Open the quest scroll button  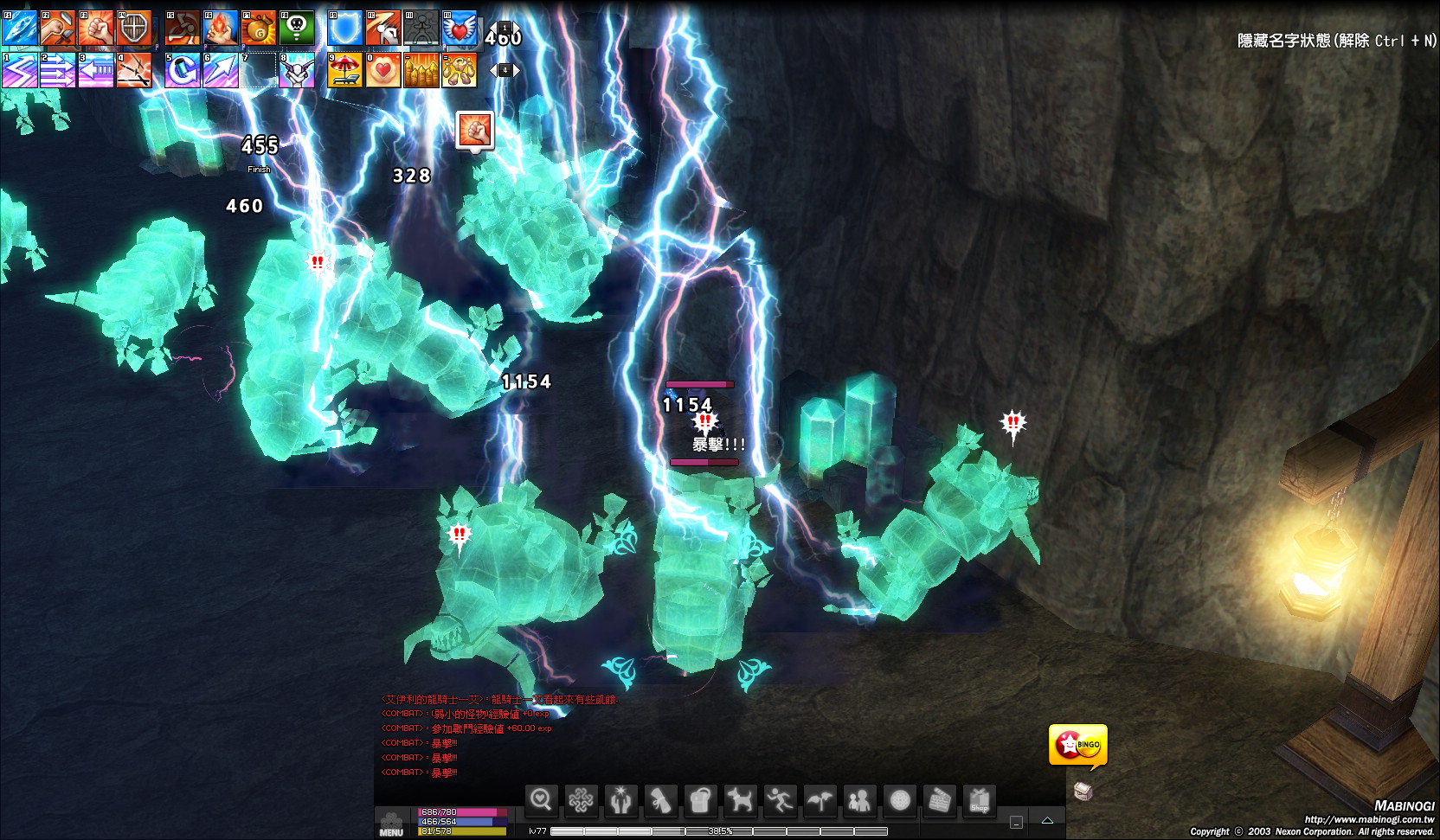point(660,800)
